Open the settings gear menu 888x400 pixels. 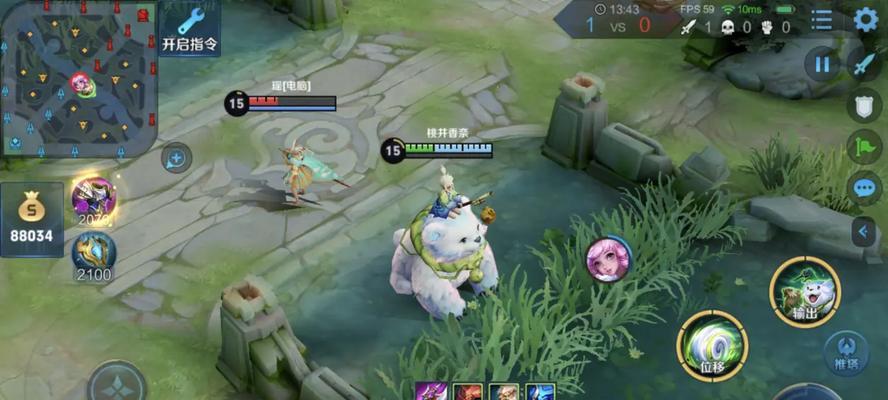point(866,19)
